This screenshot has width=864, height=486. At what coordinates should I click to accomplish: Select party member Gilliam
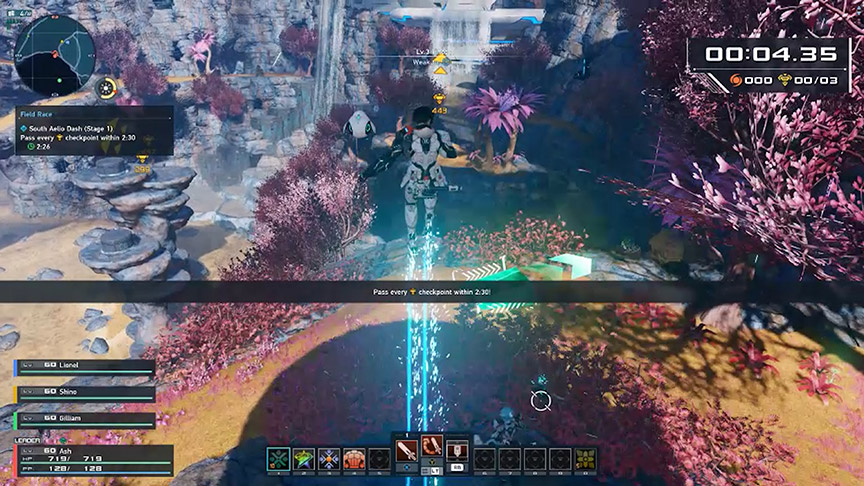[x=85, y=418]
